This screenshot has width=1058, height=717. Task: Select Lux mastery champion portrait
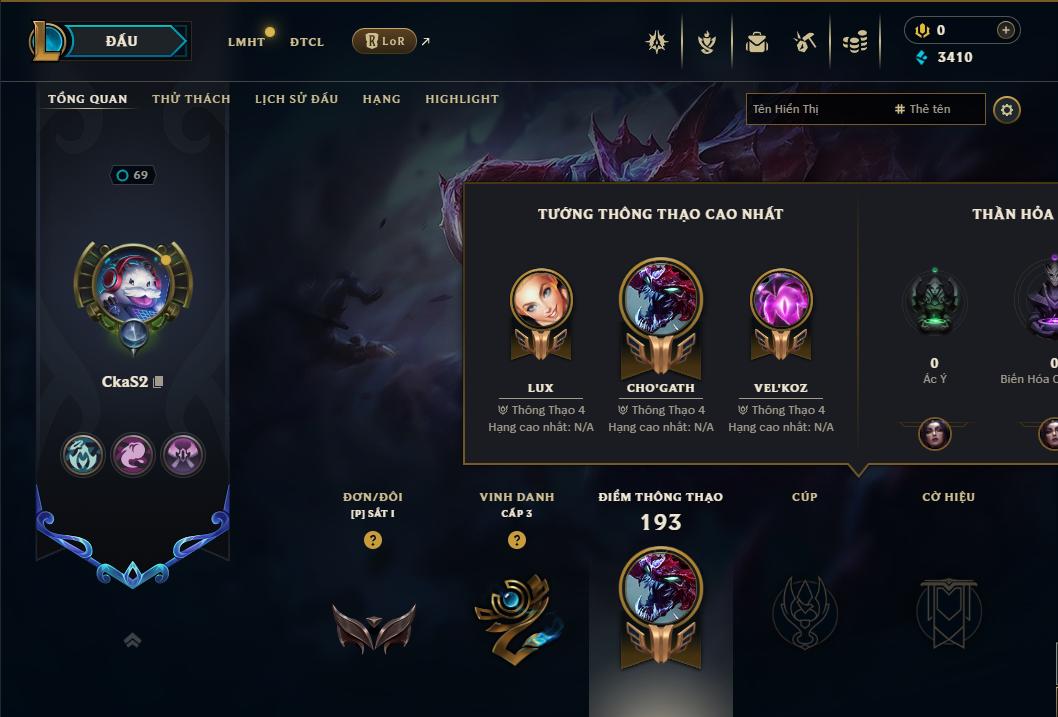(x=541, y=300)
